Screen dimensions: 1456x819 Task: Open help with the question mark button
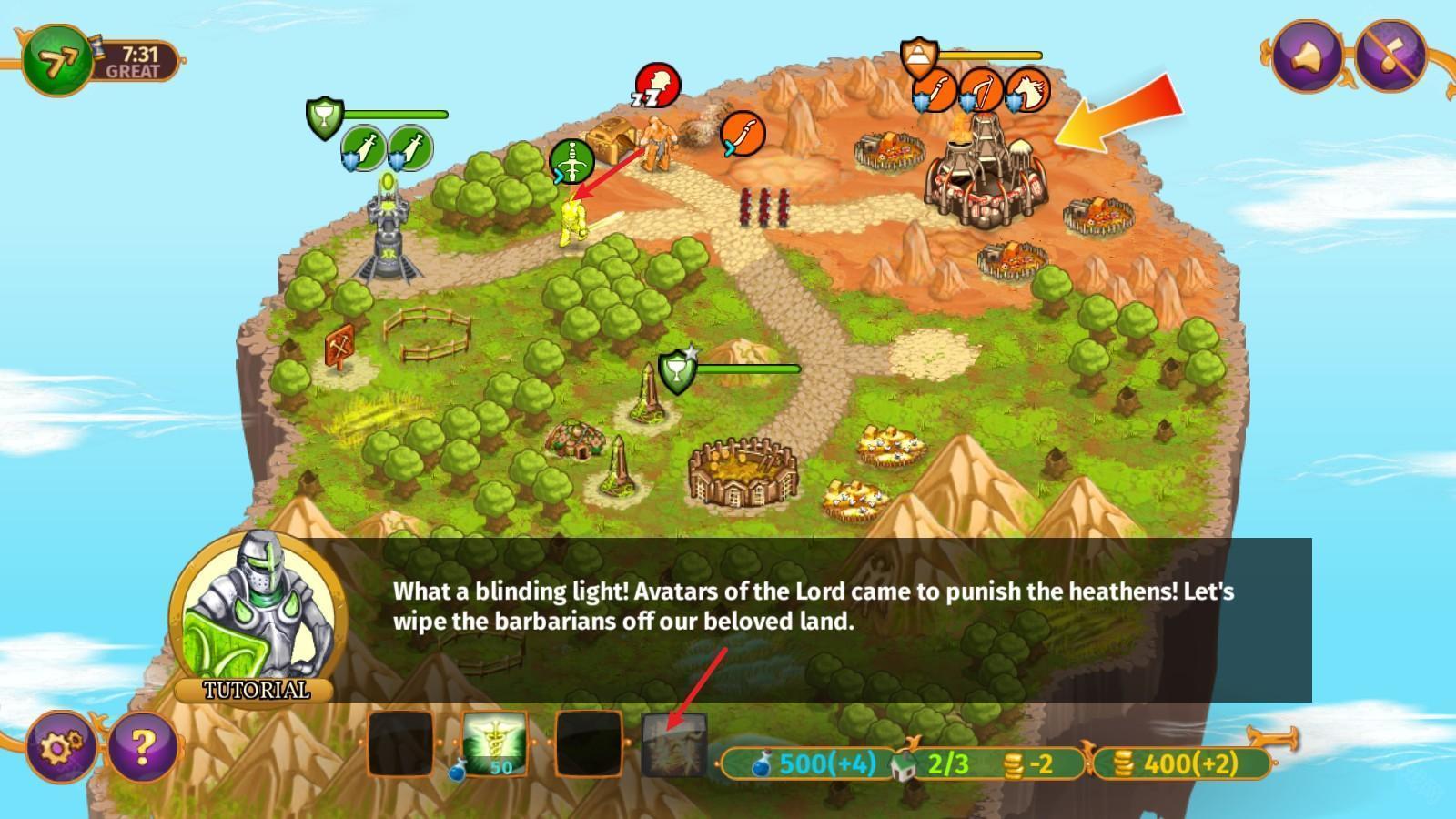[x=143, y=747]
